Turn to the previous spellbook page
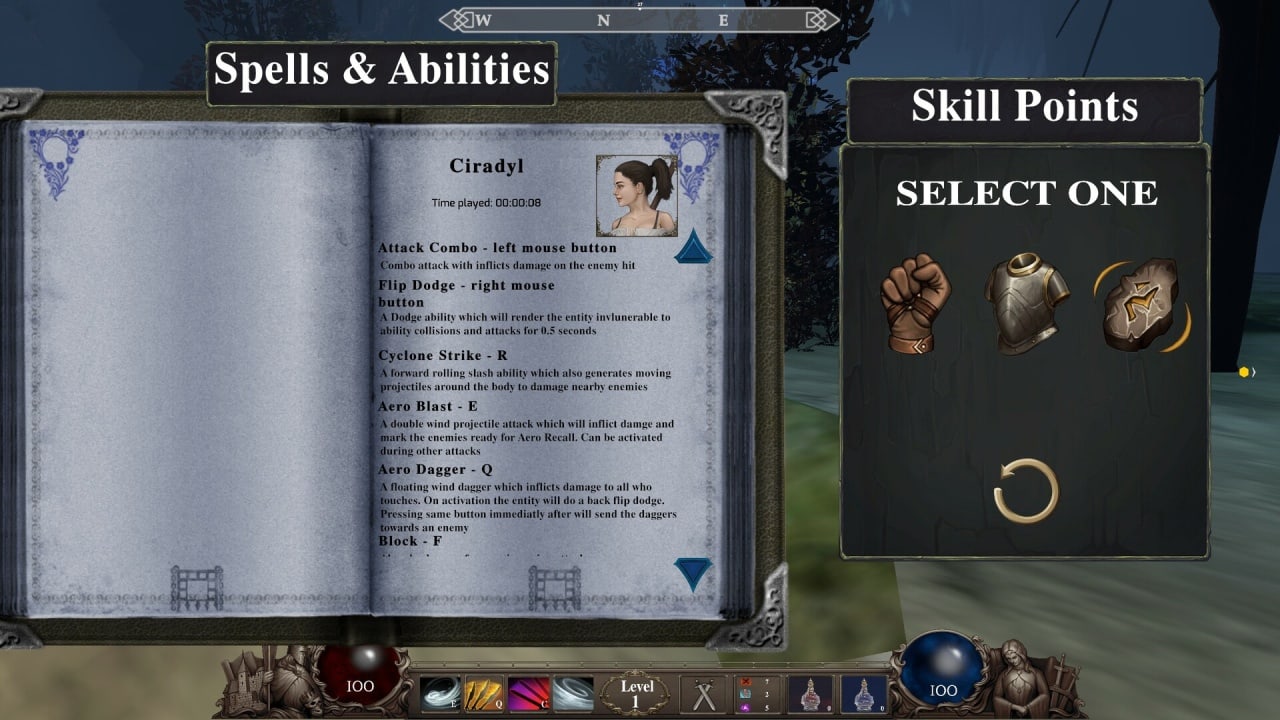The height and width of the screenshot is (720, 1280). pyautogui.click(x=693, y=247)
